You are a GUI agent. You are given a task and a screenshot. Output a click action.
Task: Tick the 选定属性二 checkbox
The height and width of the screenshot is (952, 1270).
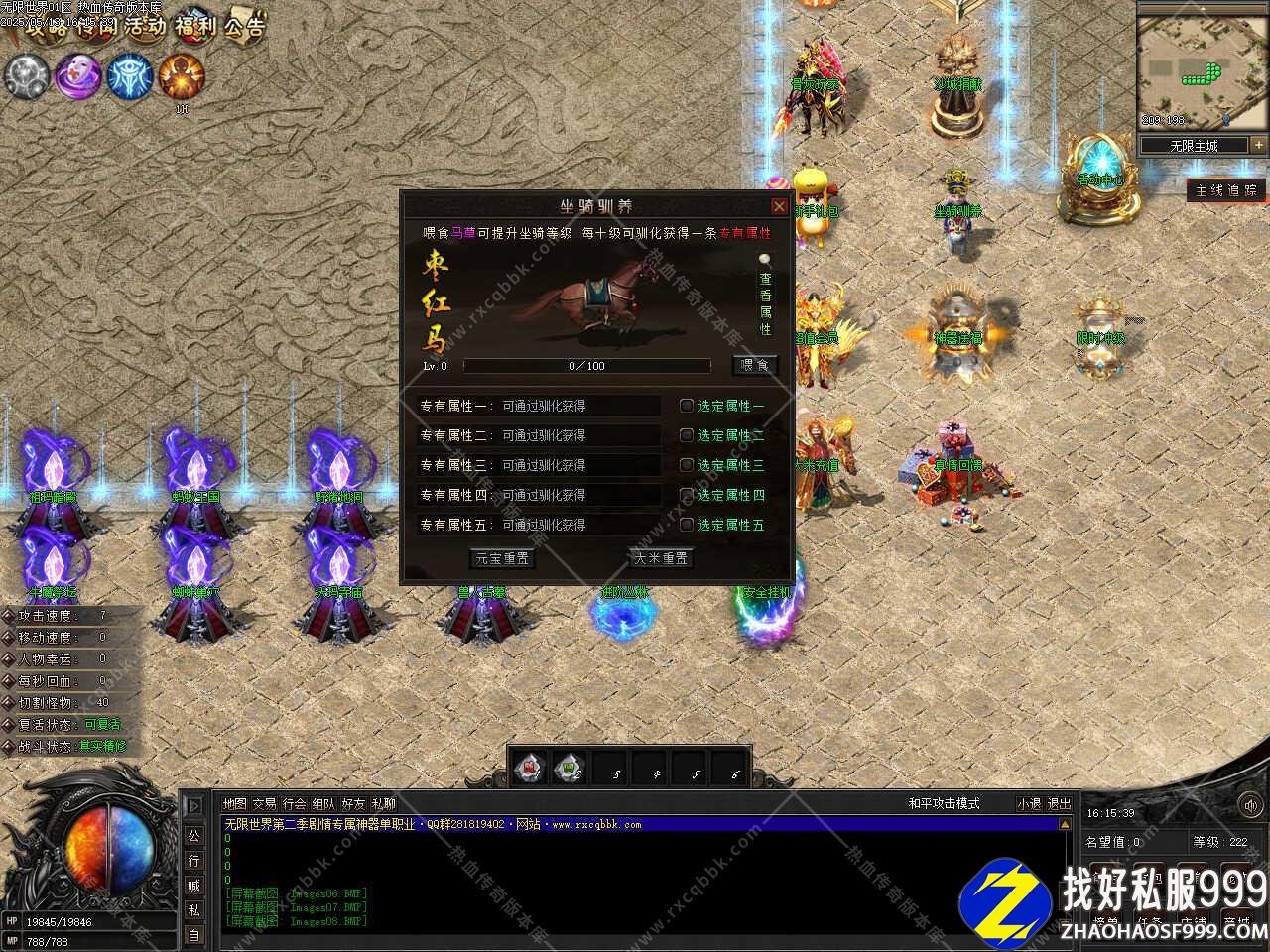pos(687,435)
